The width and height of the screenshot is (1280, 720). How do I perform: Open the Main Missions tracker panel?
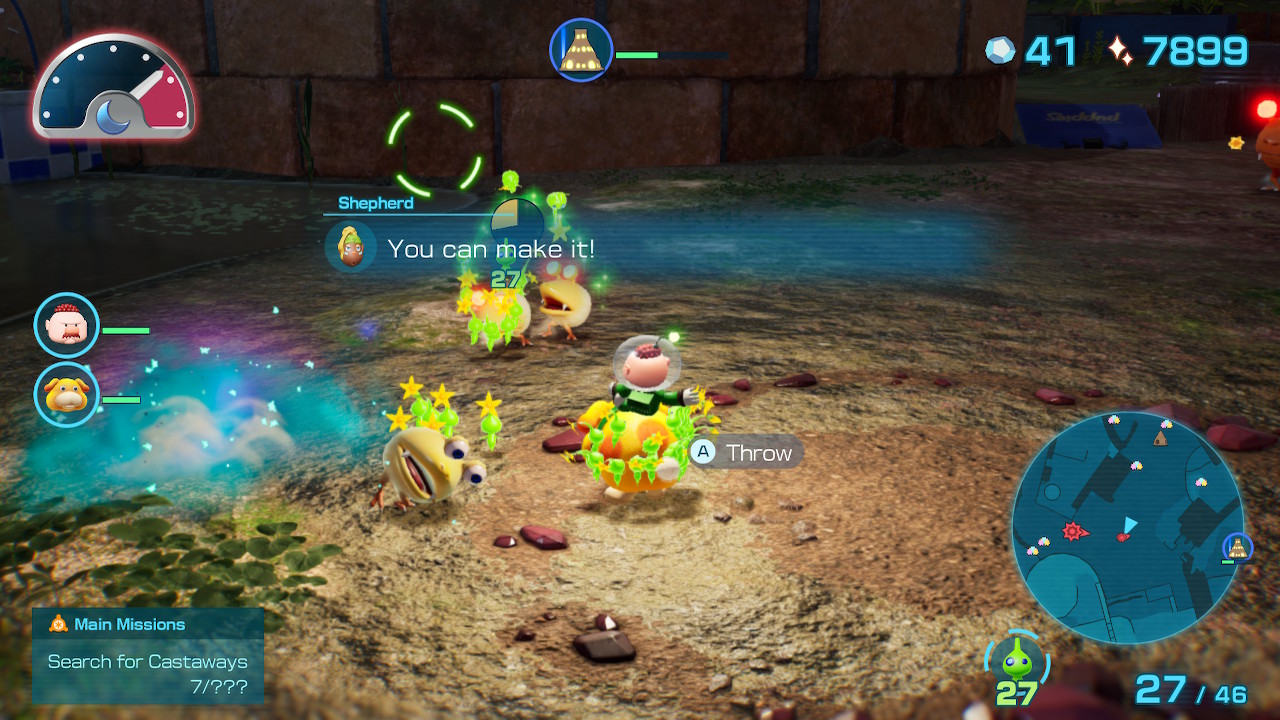148,655
